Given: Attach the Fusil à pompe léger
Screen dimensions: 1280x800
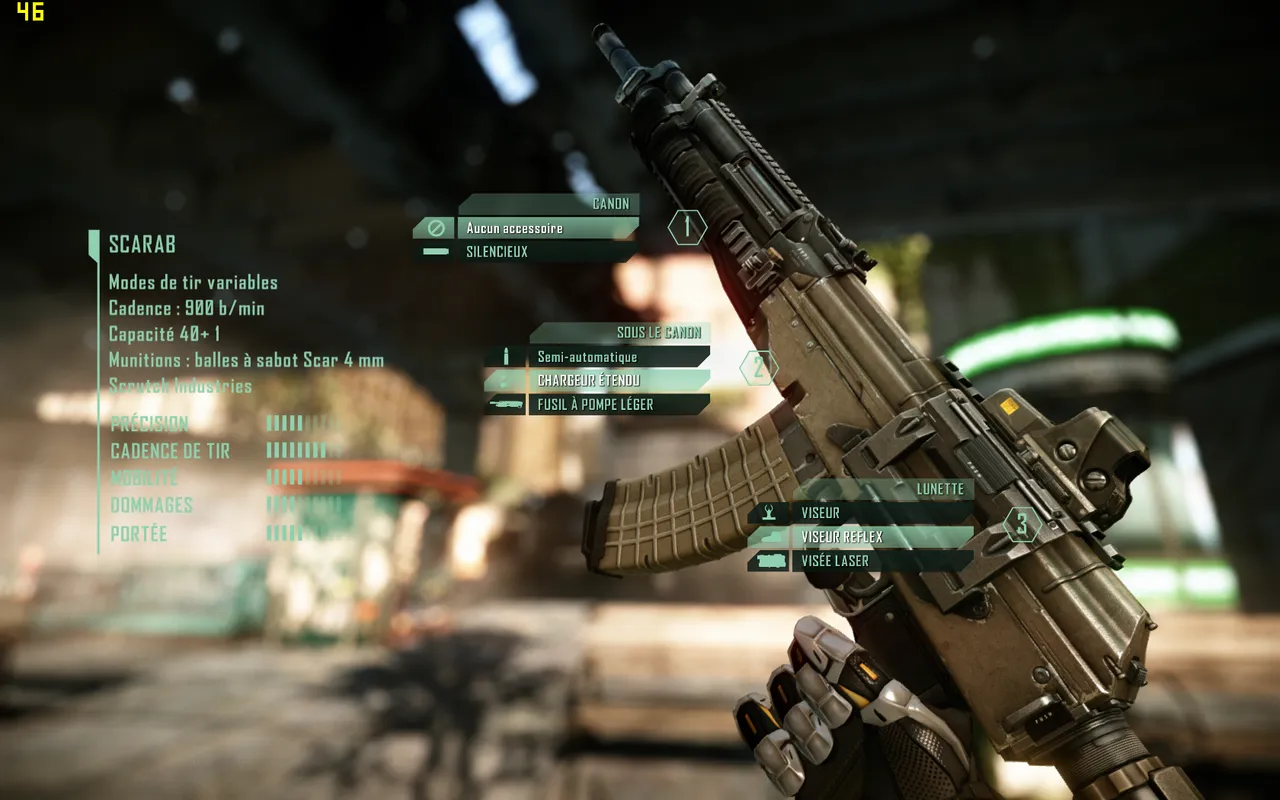Looking at the screenshot, I should (x=615, y=405).
